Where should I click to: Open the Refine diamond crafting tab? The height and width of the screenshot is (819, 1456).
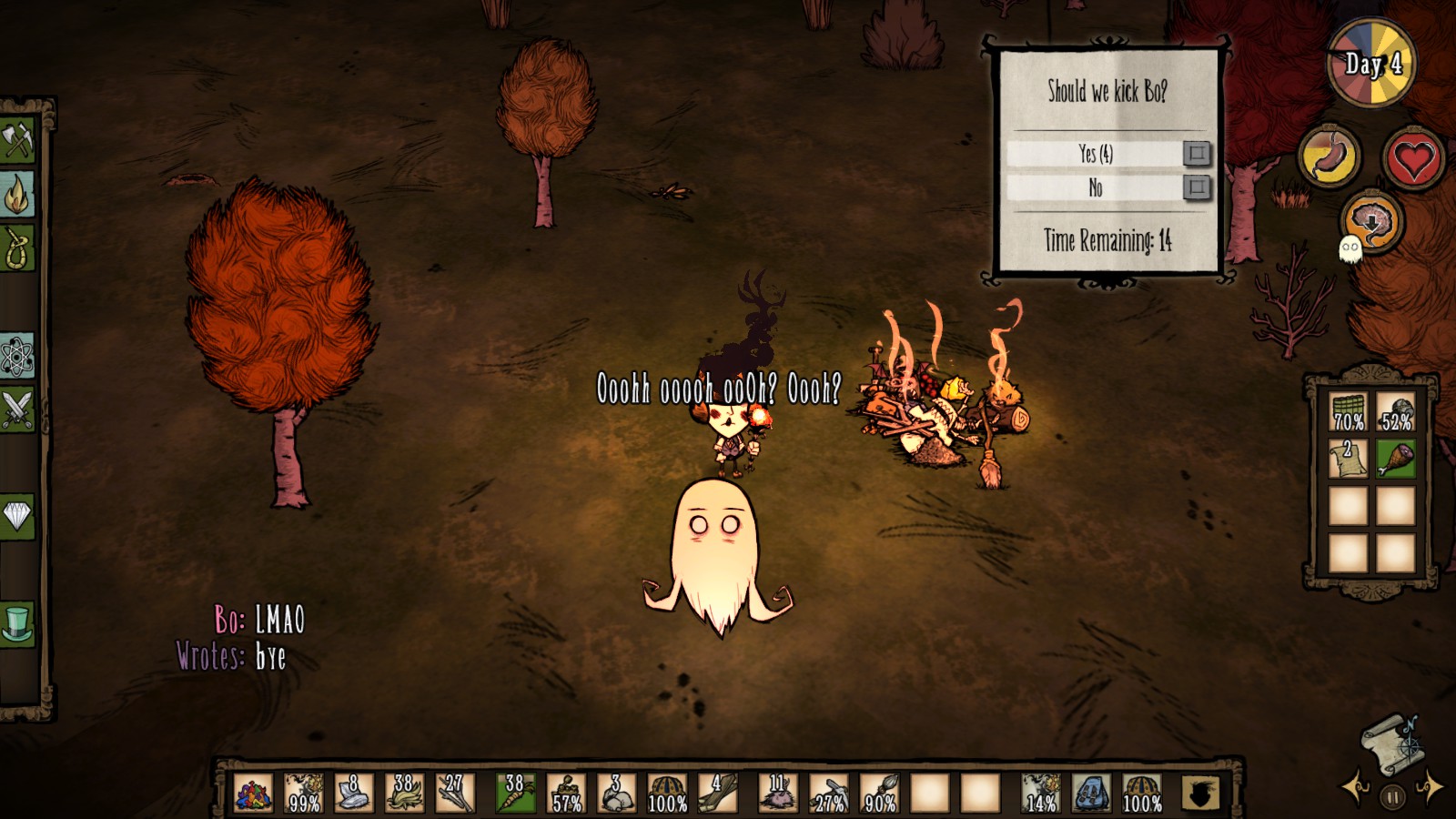coord(17,516)
